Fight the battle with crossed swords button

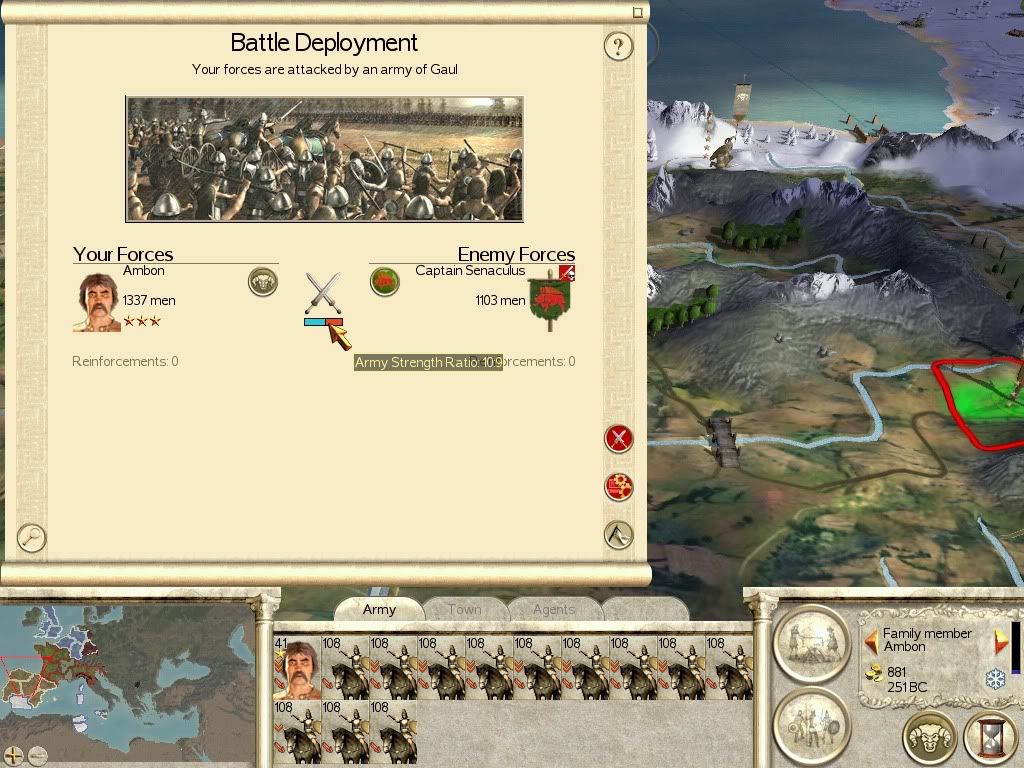[619, 438]
